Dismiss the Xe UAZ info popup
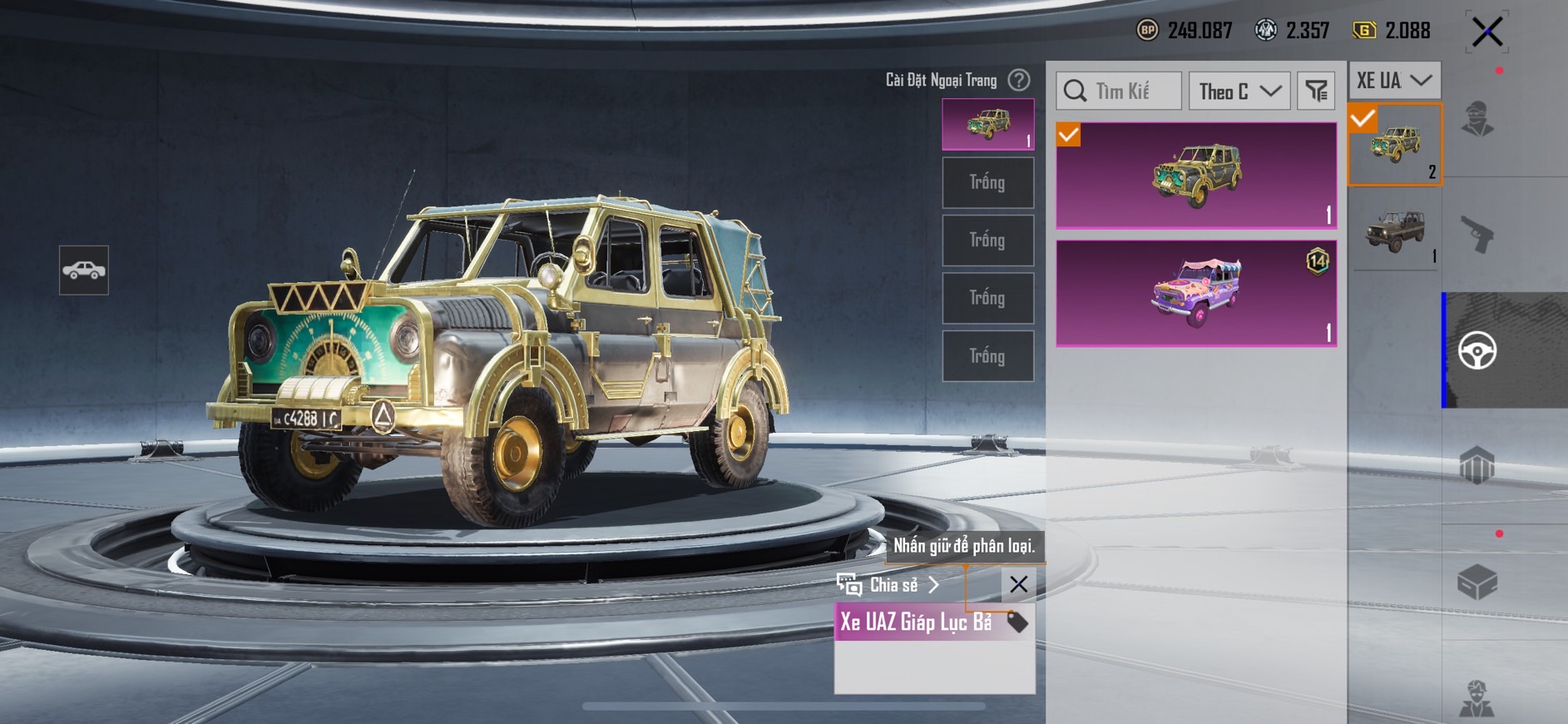Screen dimensions: 1568x724 pyautogui.click(x=1018, y=584)
